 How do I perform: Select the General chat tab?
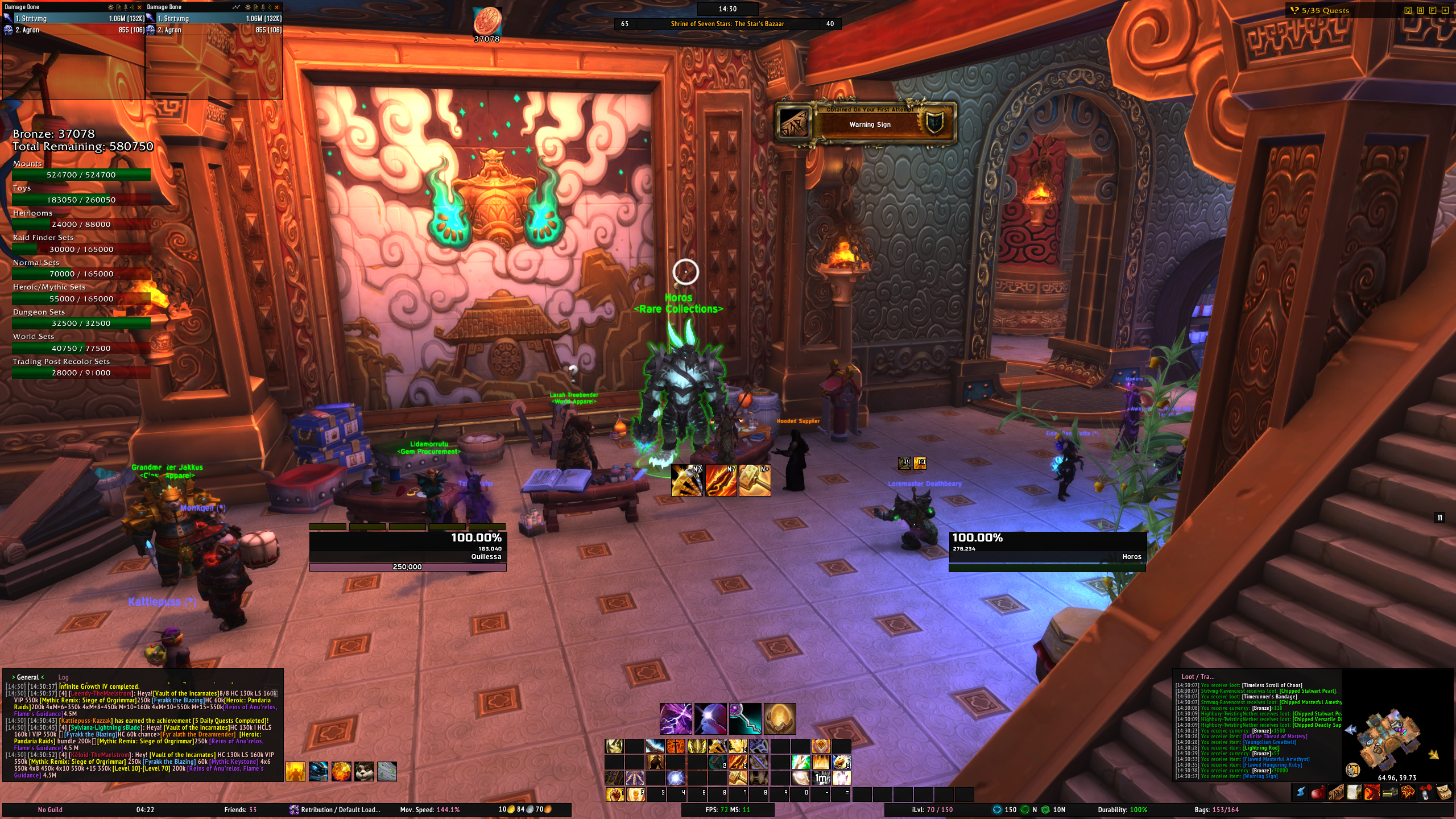pyautogui.click(x=28, y=677)
